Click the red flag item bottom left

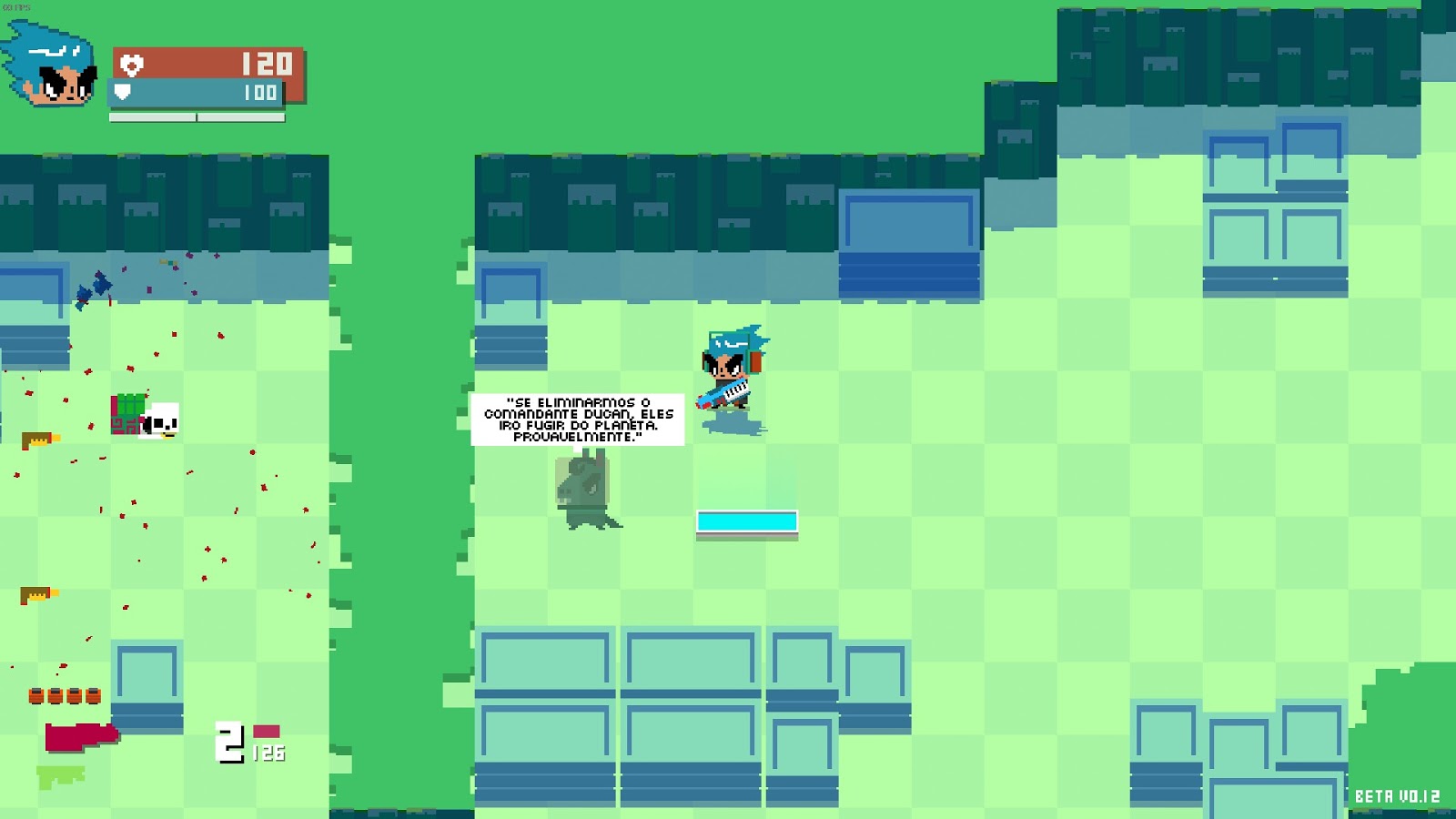point(82,735)
